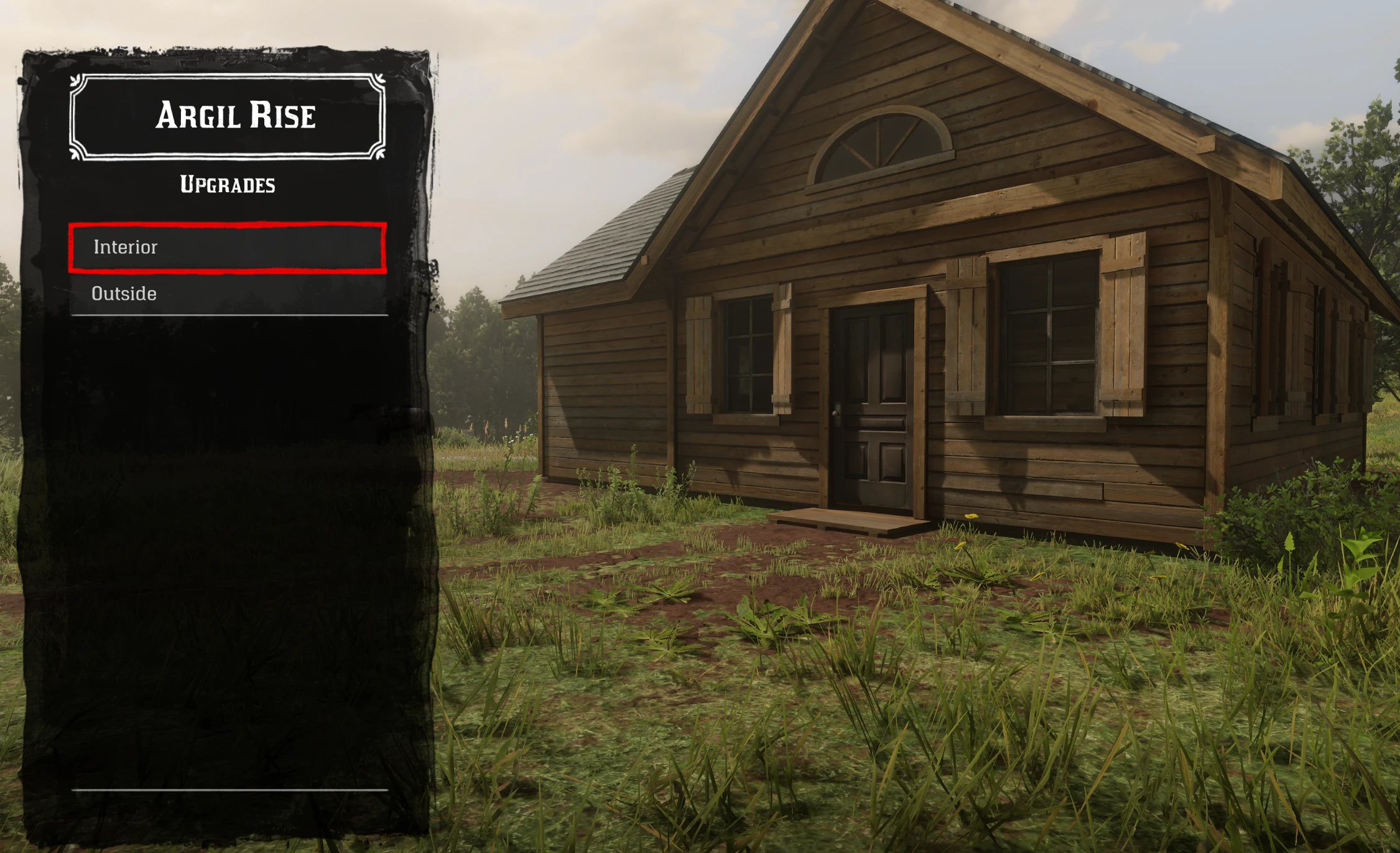The width and height of the screenshot is (1400, 853).
Task: Click the divider line below Outside
Action: click(230, 314)
